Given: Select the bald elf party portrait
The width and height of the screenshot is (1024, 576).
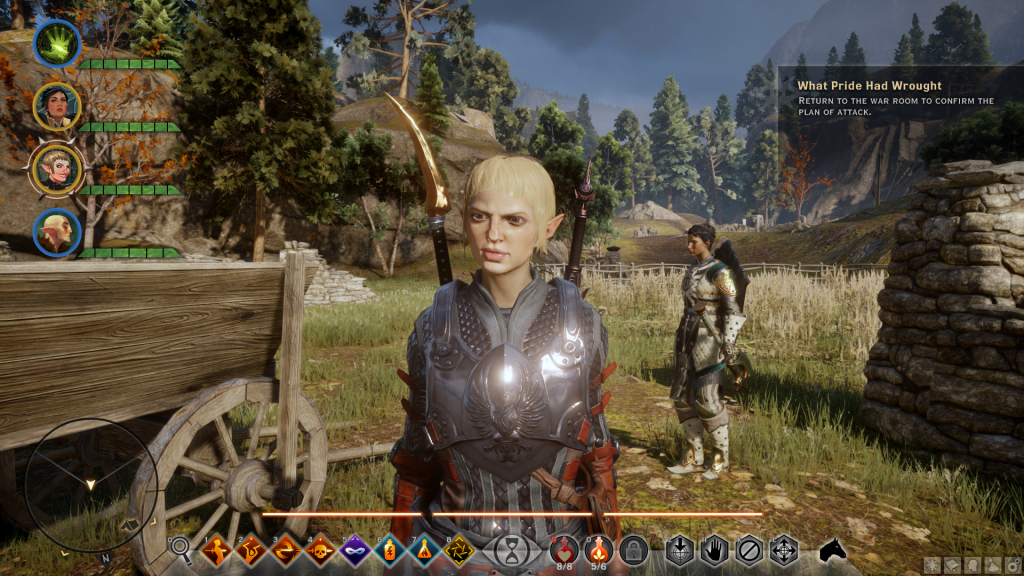Looking at the screenshot, I should point(57,232).
